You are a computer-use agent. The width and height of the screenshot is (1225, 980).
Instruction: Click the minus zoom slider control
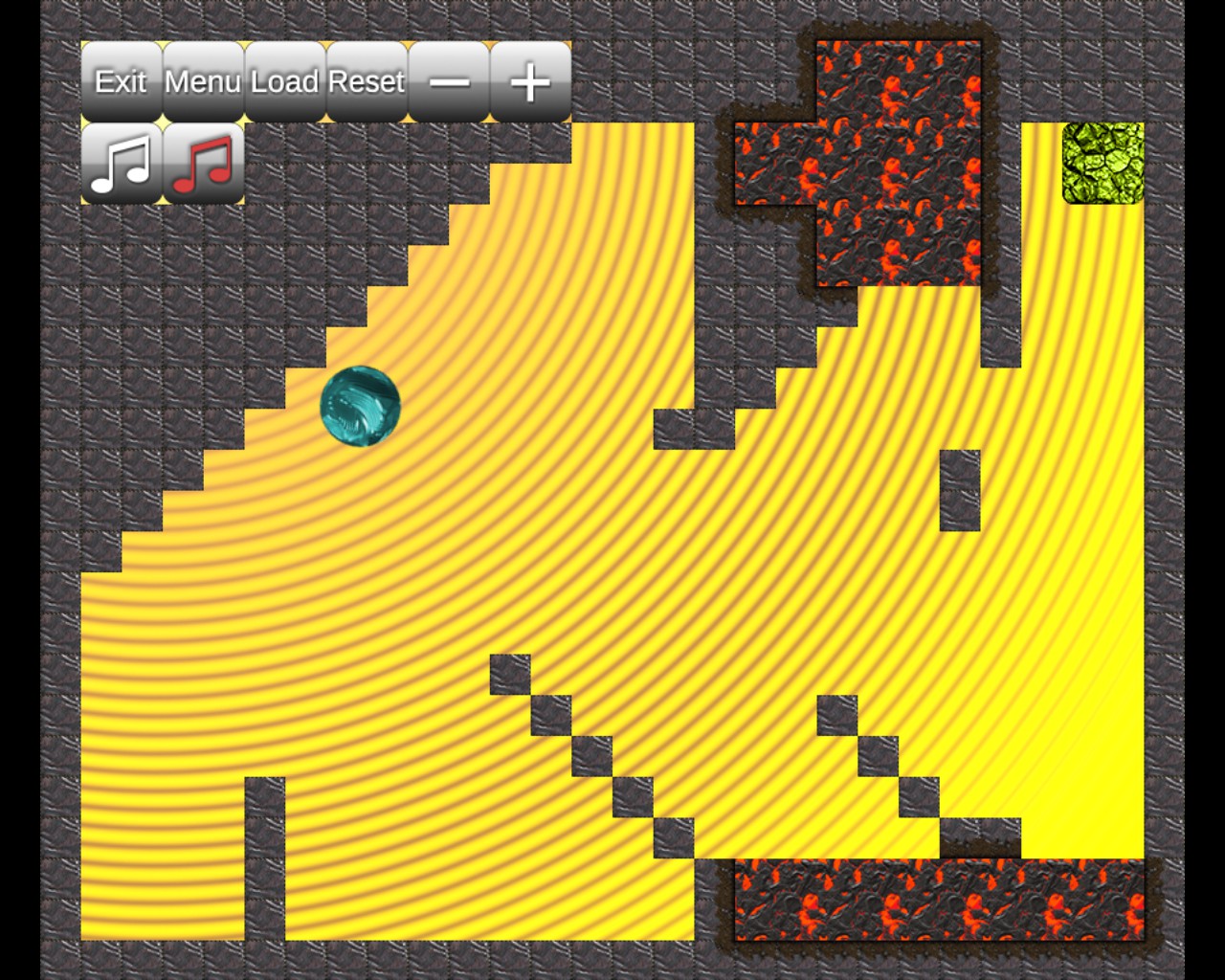coord(448,81)
